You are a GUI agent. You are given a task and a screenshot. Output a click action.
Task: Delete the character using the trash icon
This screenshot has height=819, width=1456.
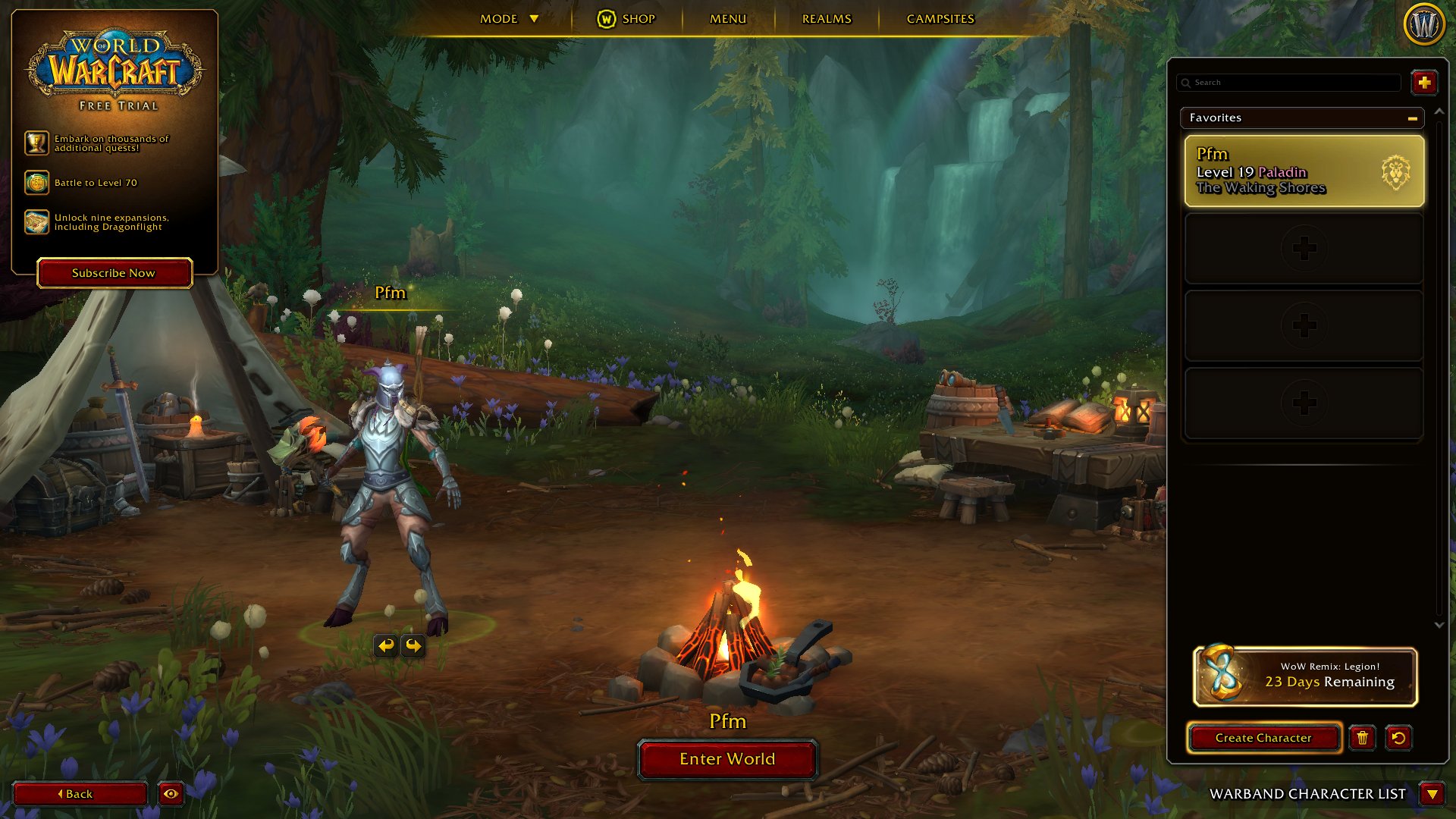(1363, 738)
